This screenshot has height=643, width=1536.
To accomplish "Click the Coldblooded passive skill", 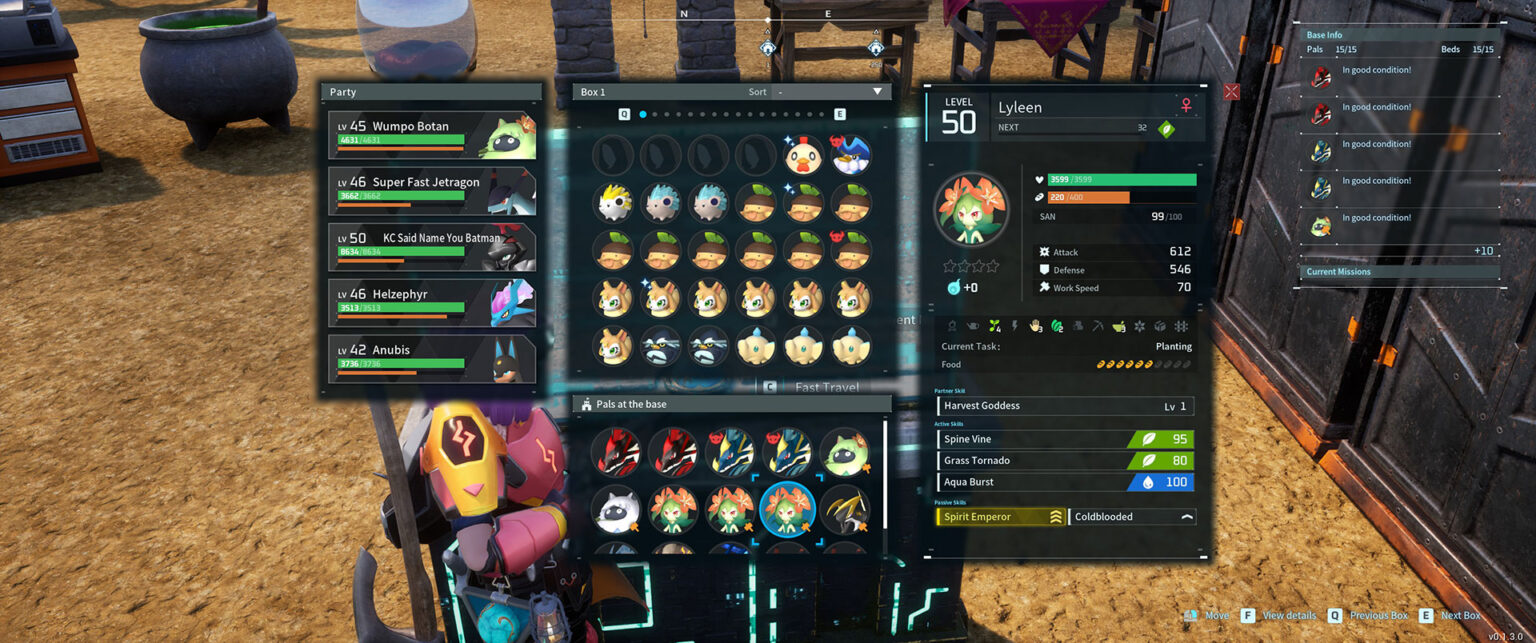I will [1132, 517].
